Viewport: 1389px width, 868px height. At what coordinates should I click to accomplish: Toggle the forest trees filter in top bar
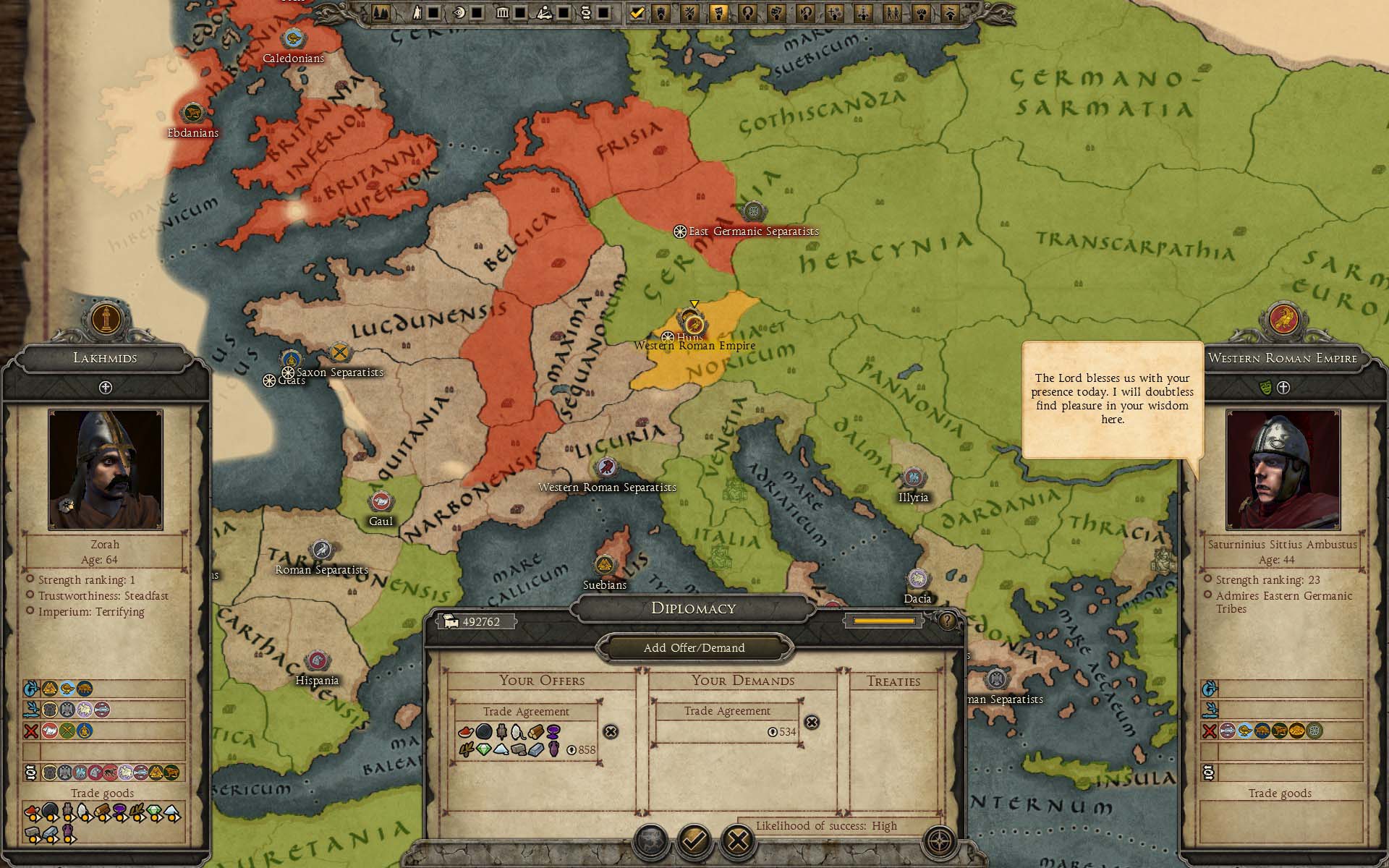point(381,12)
